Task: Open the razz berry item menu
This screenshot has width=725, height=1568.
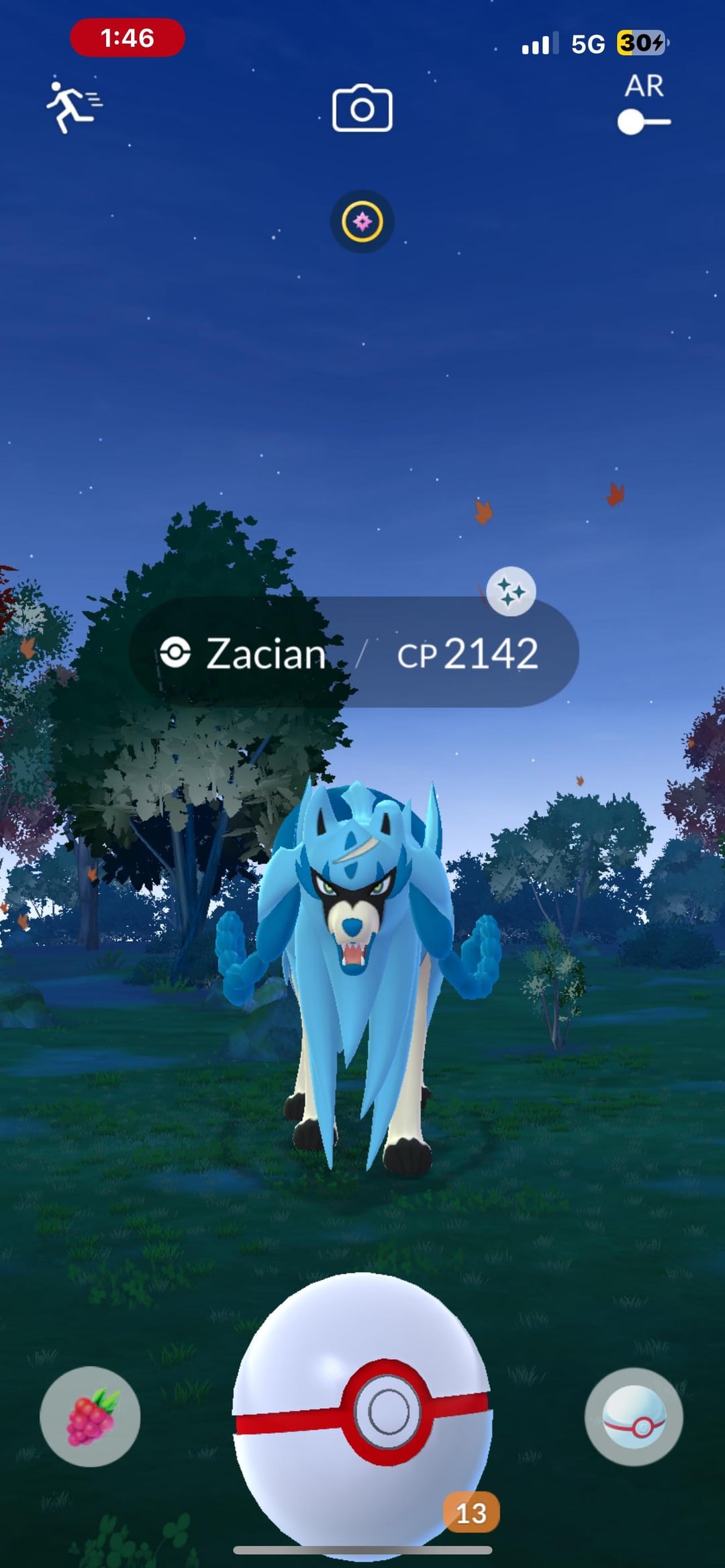Action: pos(90,1416)
